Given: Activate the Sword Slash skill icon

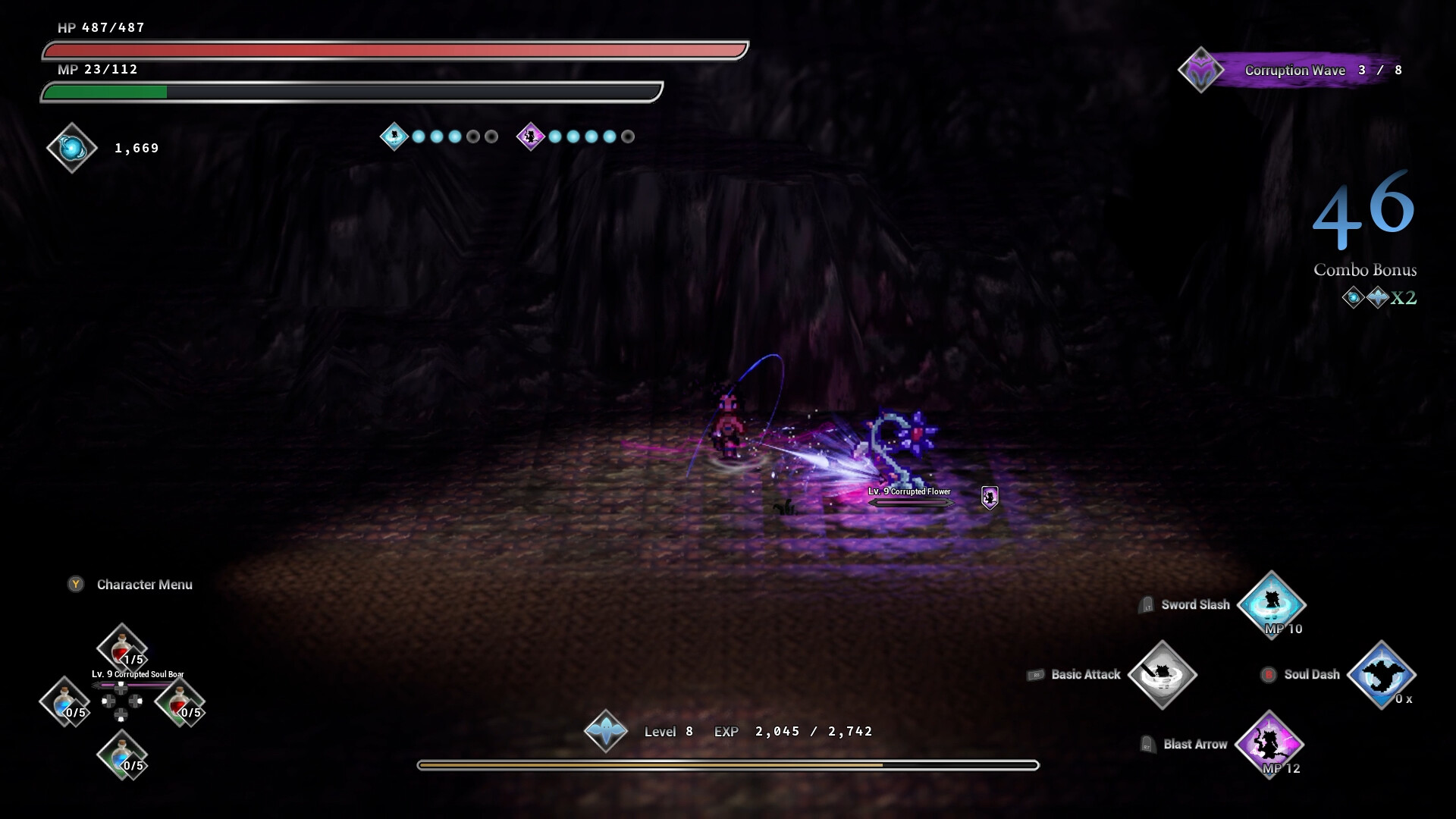Looking at the screenshot, I should click(1271, 604).
